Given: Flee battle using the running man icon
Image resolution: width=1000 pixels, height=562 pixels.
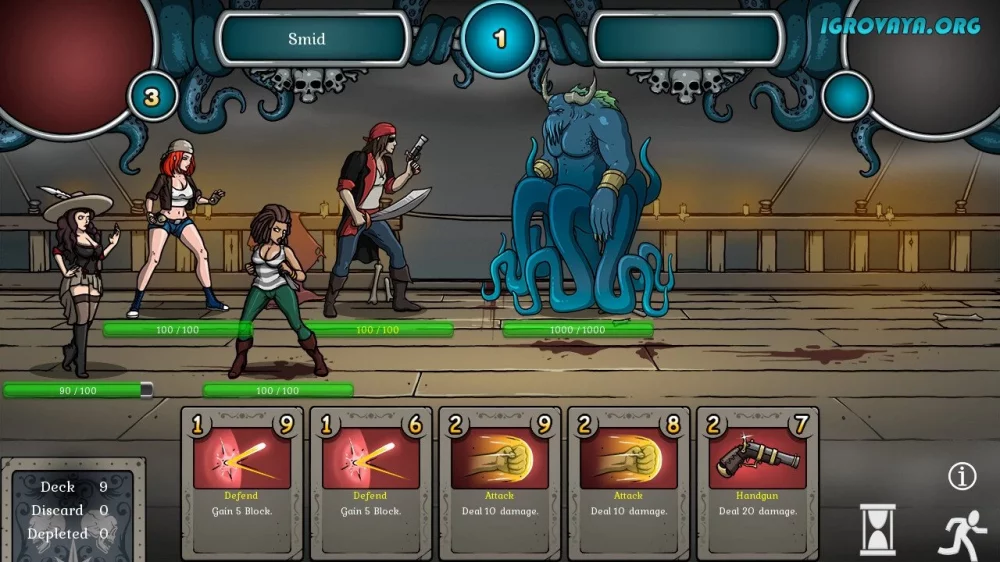Looking at the screenshot, I should [962, 533].
